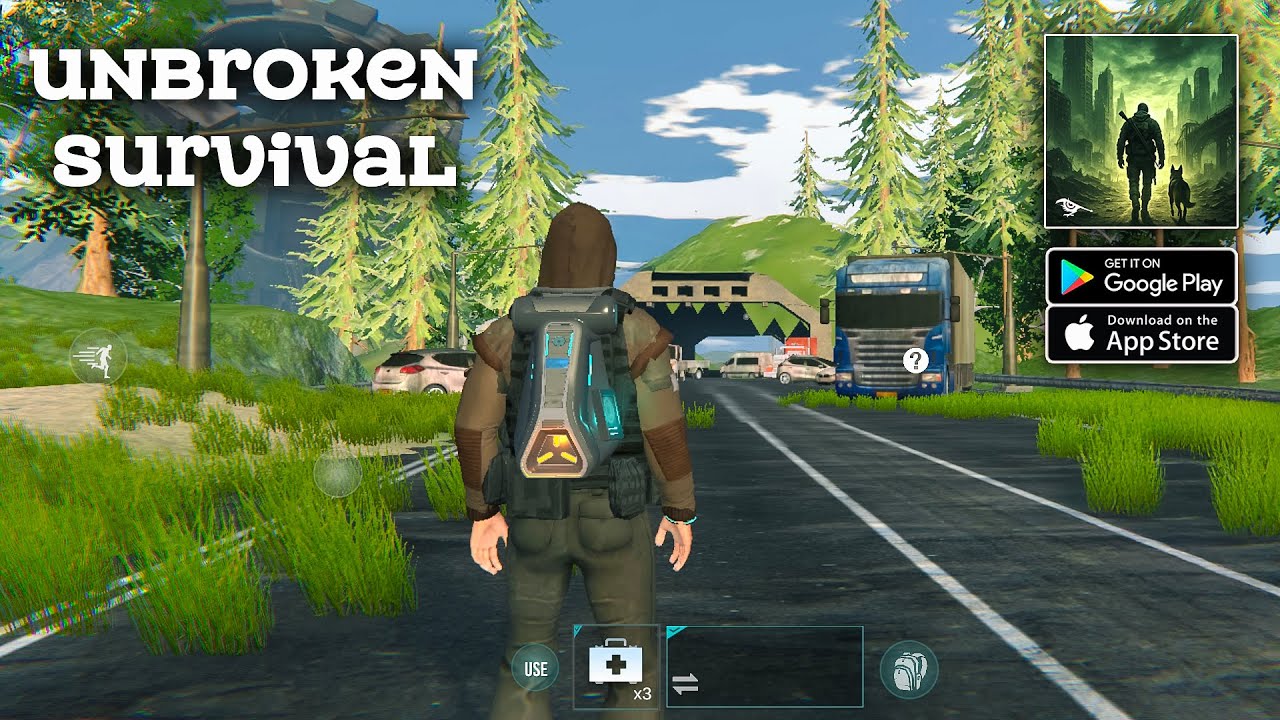Tap the swap arrows weapon slot
1280x720 pixels.
(x=764, y=667)
